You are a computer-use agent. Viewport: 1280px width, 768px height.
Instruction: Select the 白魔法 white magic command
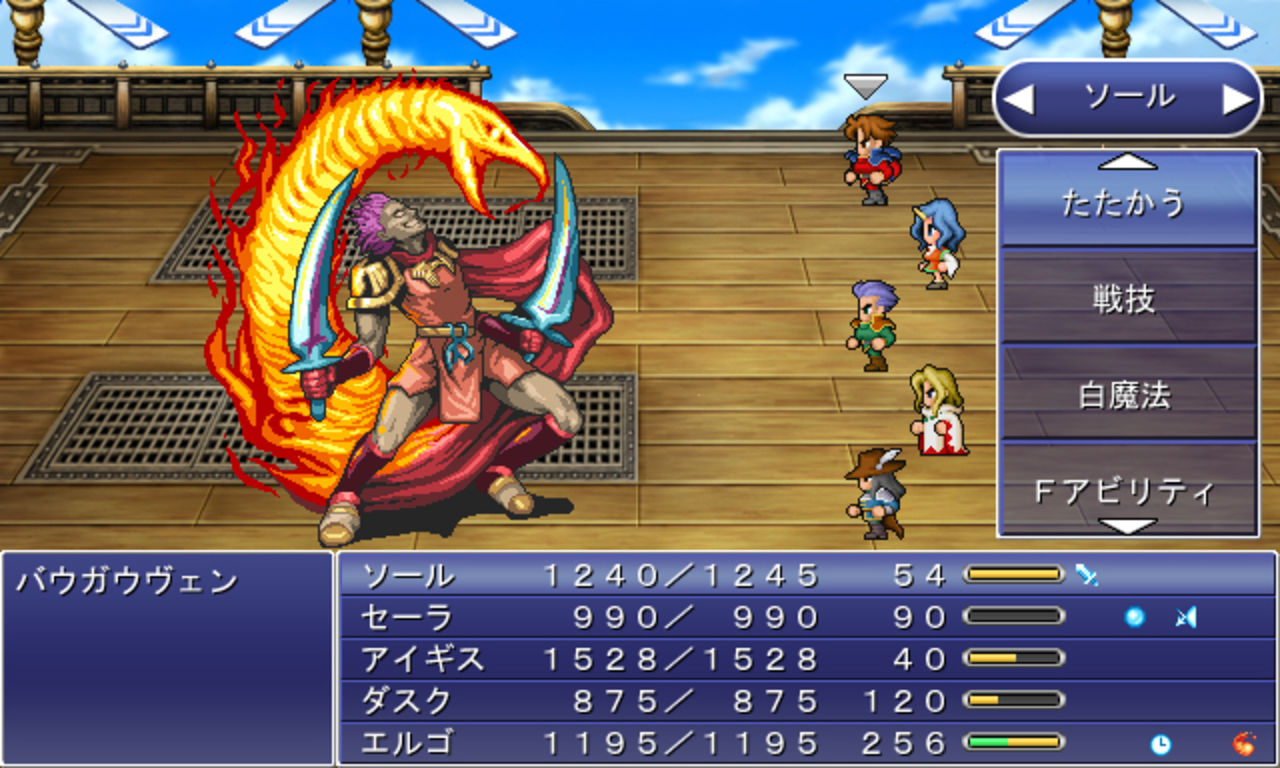pos(1128,395)
